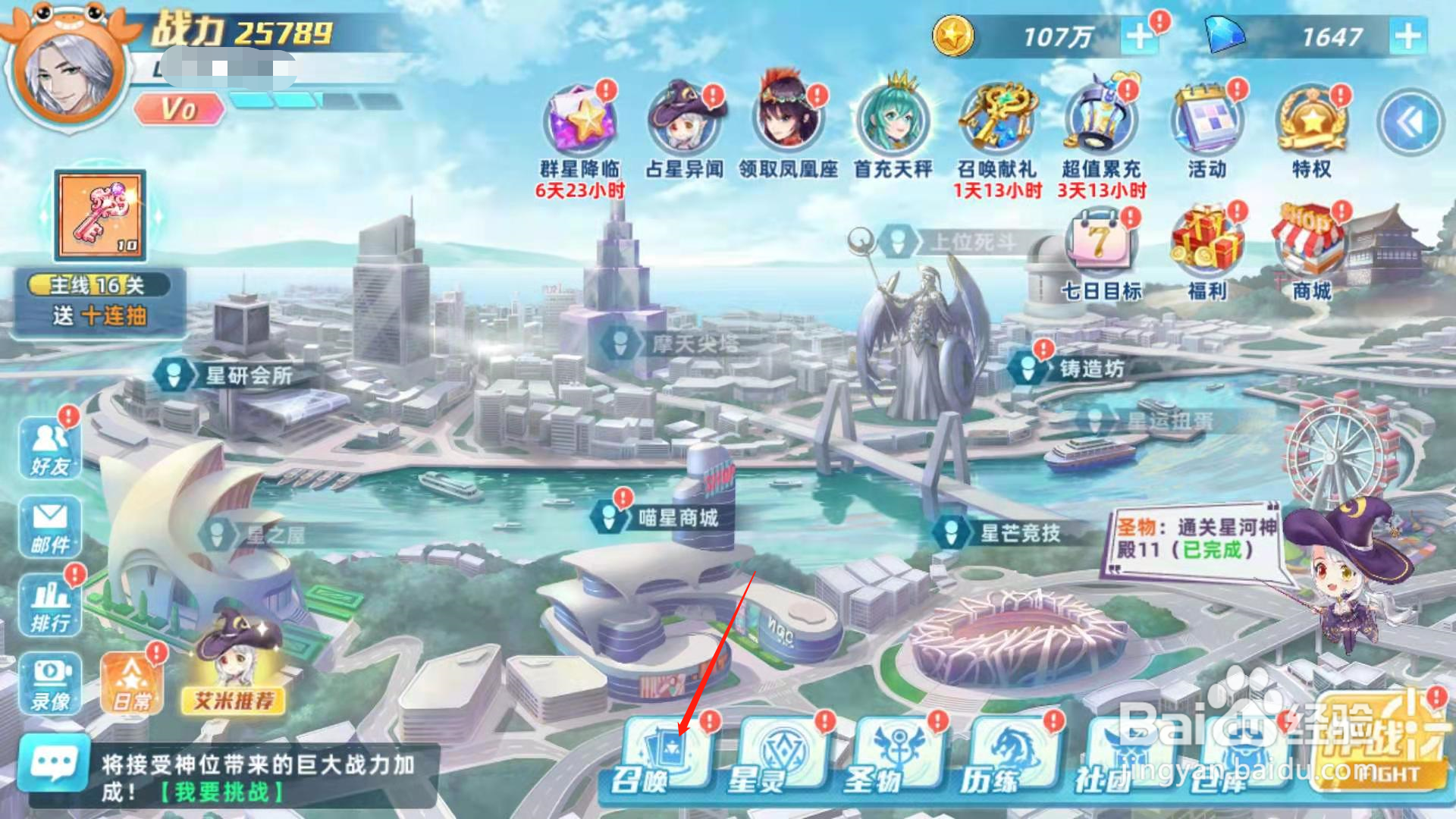The image size is (1456, 819).
Task: Click the 喵星商城 map marker
Action: [x=660, y=516]
